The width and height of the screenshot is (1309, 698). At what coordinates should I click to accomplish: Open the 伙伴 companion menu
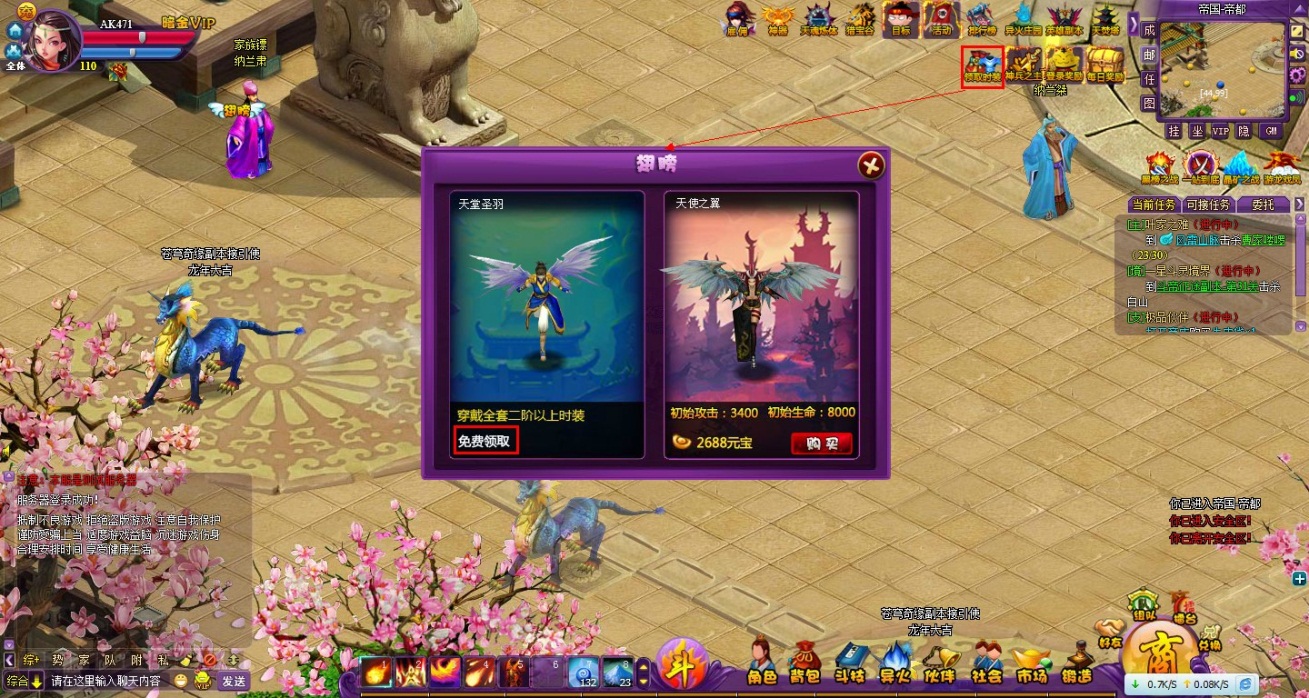939,662
